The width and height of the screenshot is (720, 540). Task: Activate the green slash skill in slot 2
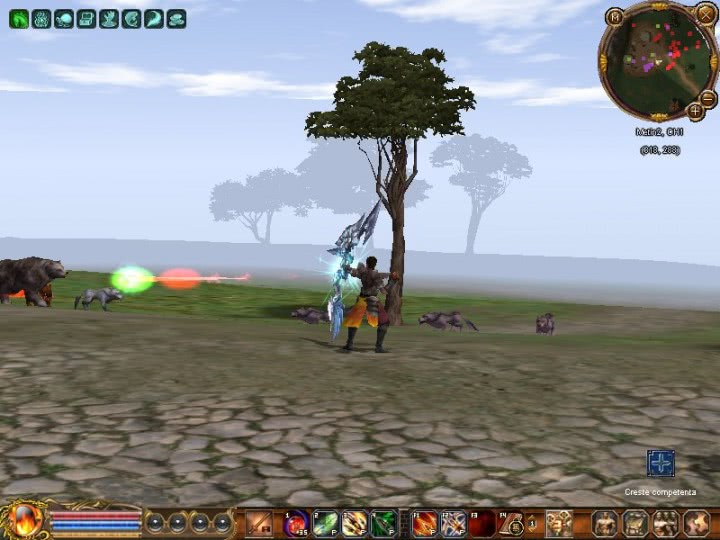coord(326,523)
